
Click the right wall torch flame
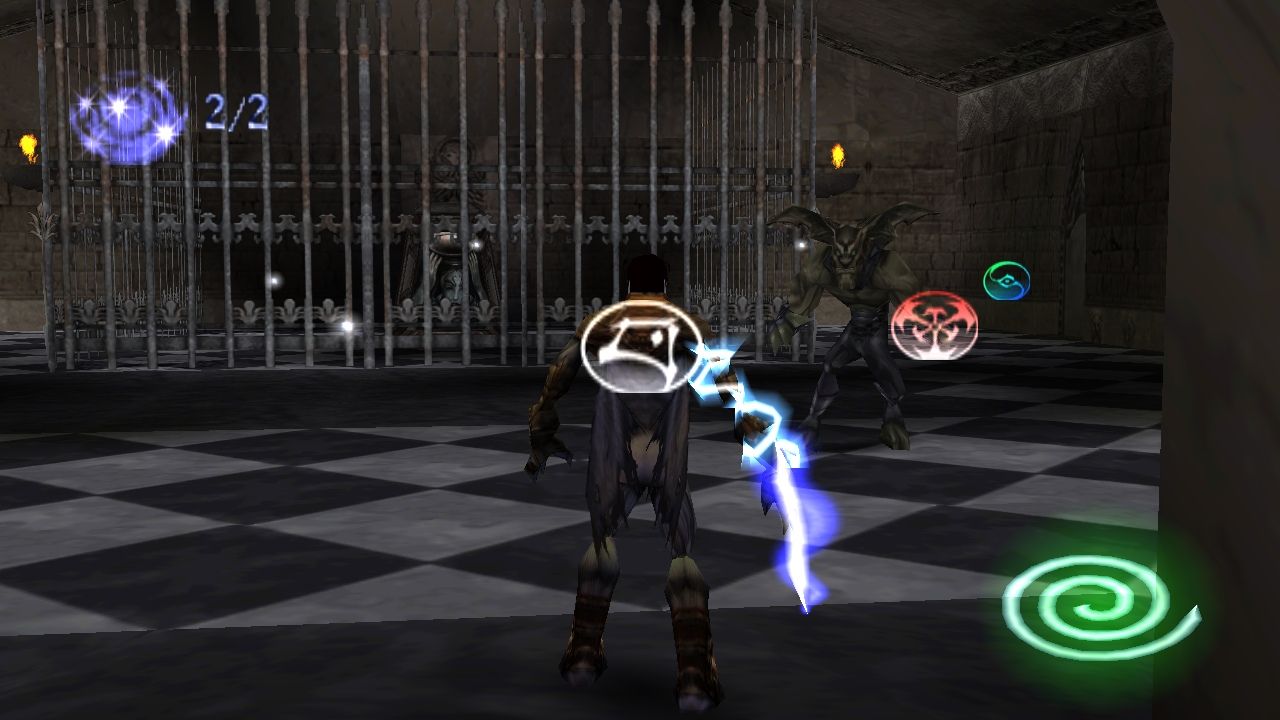tap(838, 157)
